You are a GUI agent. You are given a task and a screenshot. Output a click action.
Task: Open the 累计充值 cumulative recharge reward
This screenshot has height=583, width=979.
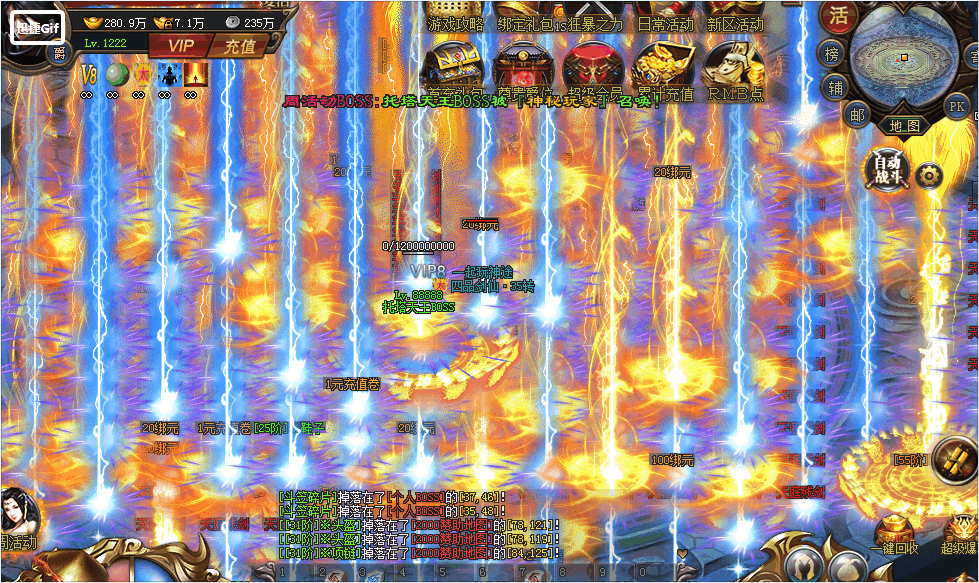(664, 70)
